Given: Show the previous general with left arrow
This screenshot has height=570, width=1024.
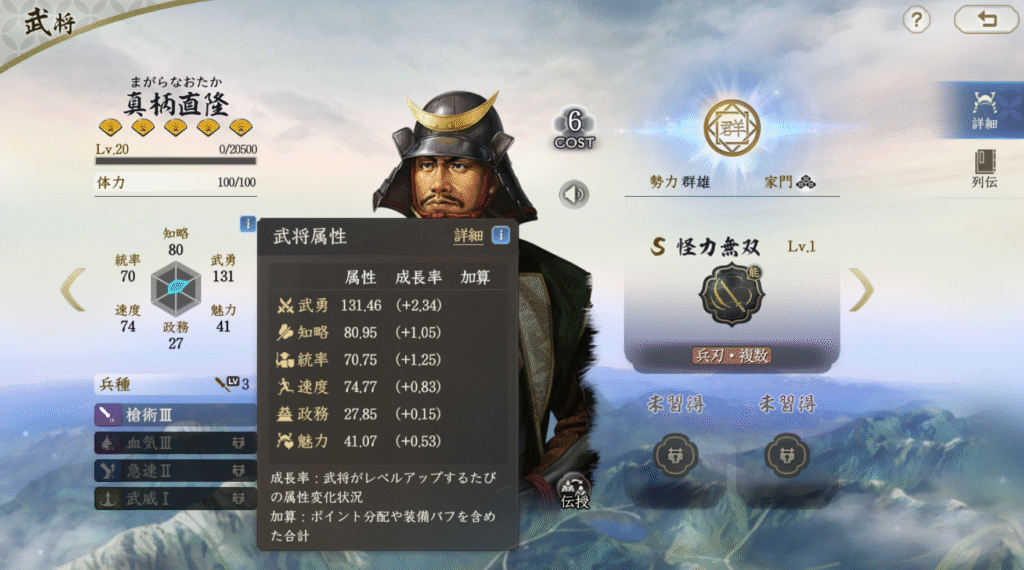Looking at the screenshot, I should (x=71, y=289).
